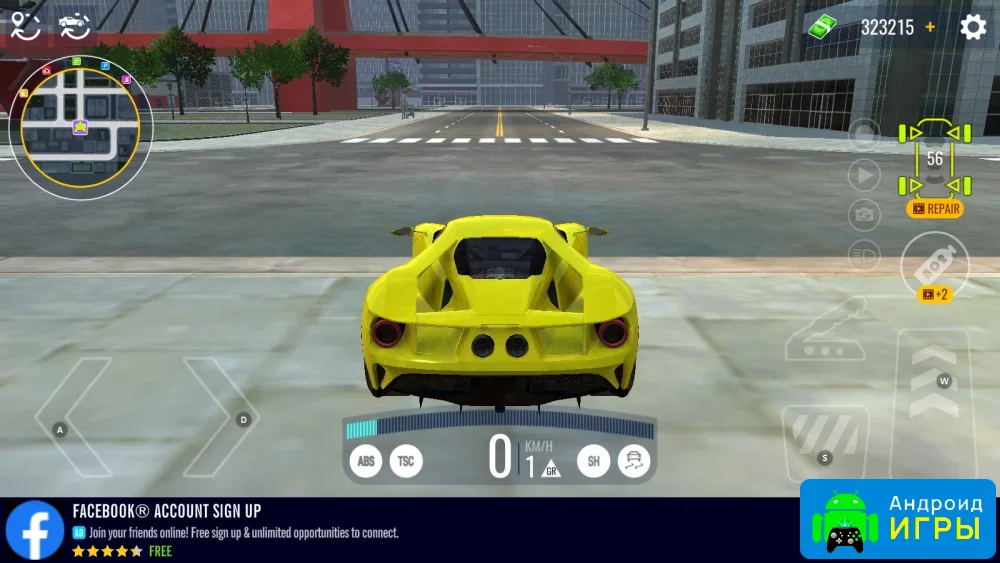This screenshot has width=1000, height=563.
Task: Tap the REPAIR car button
Action: (935, 209)
